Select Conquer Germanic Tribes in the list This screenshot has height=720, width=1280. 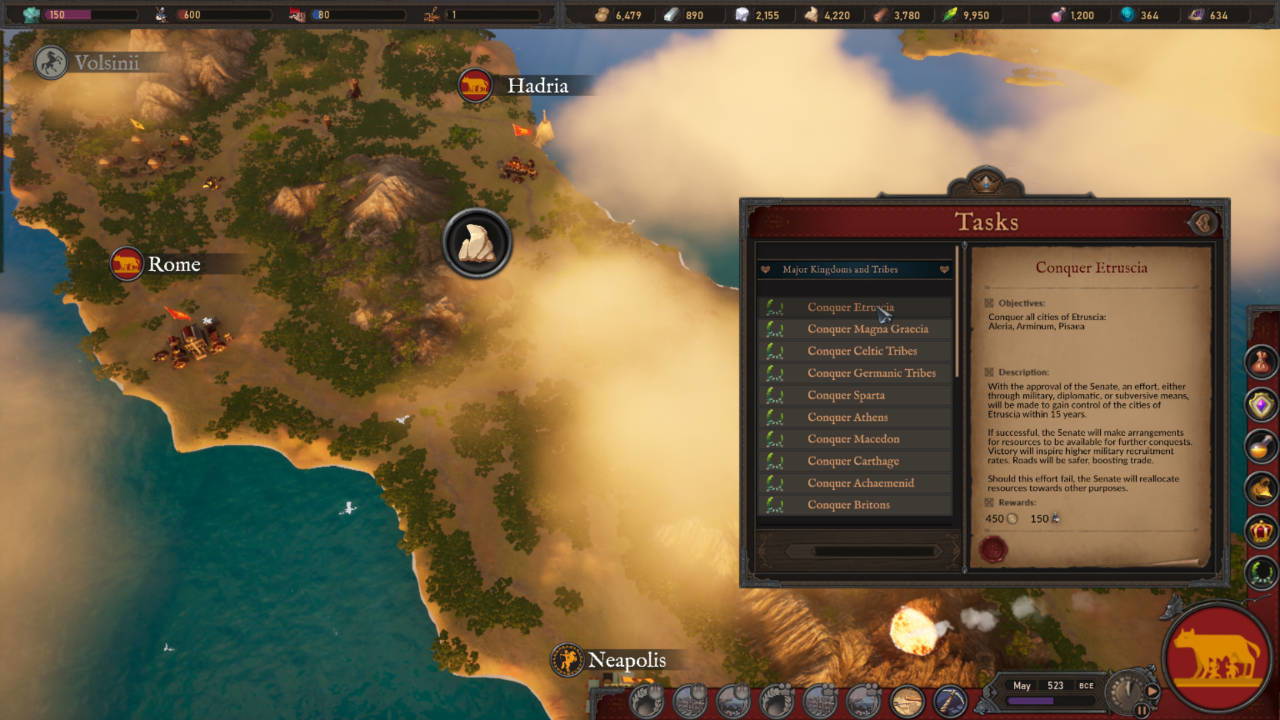[x=871, y=373]
